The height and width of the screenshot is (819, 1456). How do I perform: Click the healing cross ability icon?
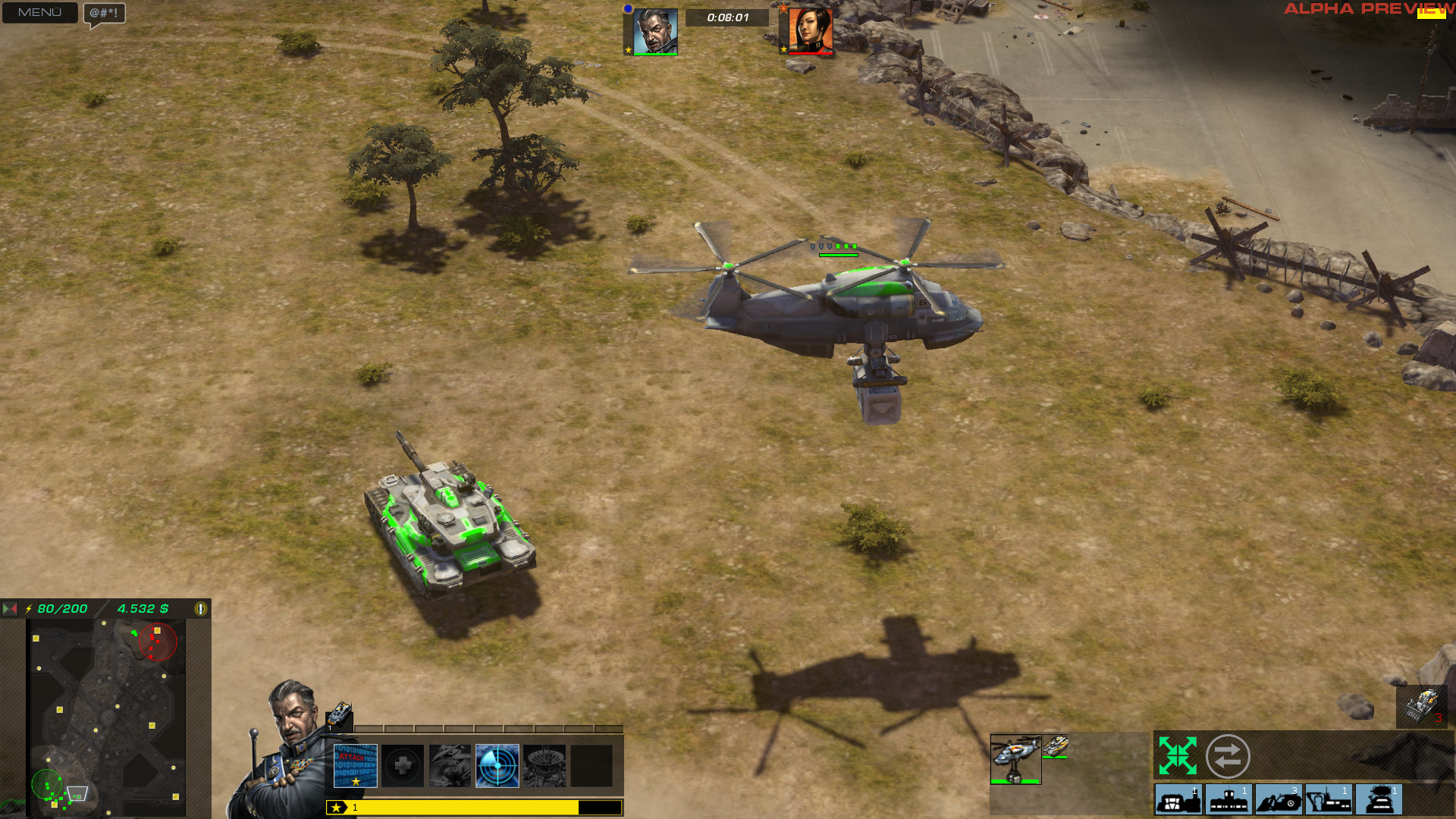point(403,766)
